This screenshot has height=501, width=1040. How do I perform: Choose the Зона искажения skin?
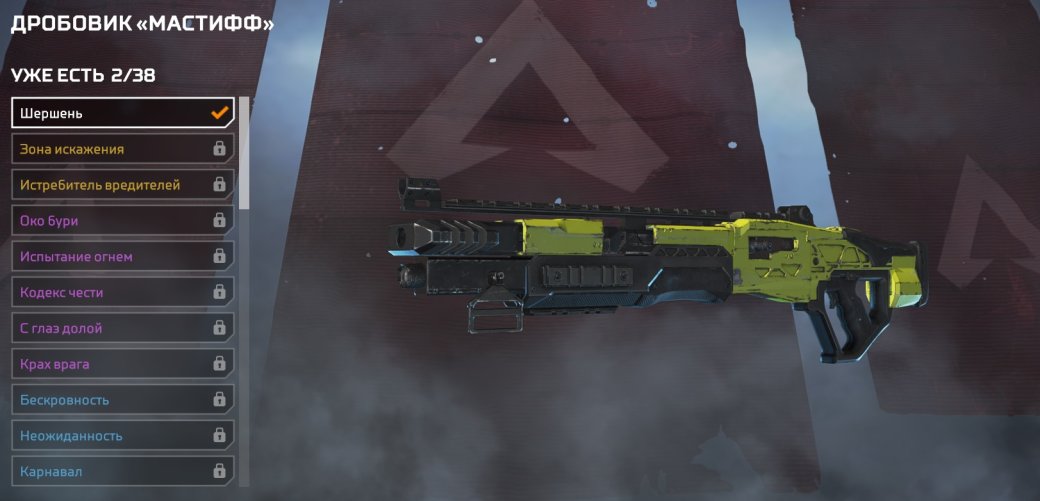point(122,149)
